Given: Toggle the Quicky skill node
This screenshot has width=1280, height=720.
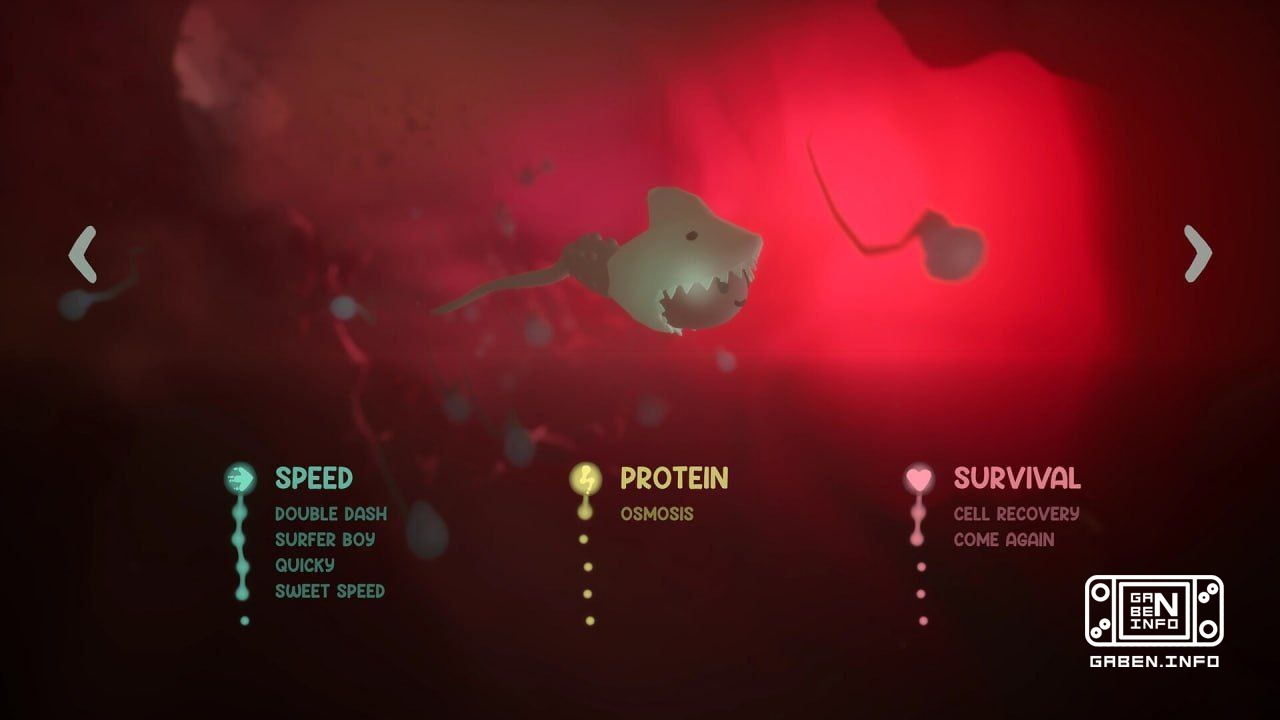Looking at the screenshot, I should [305, 565].
